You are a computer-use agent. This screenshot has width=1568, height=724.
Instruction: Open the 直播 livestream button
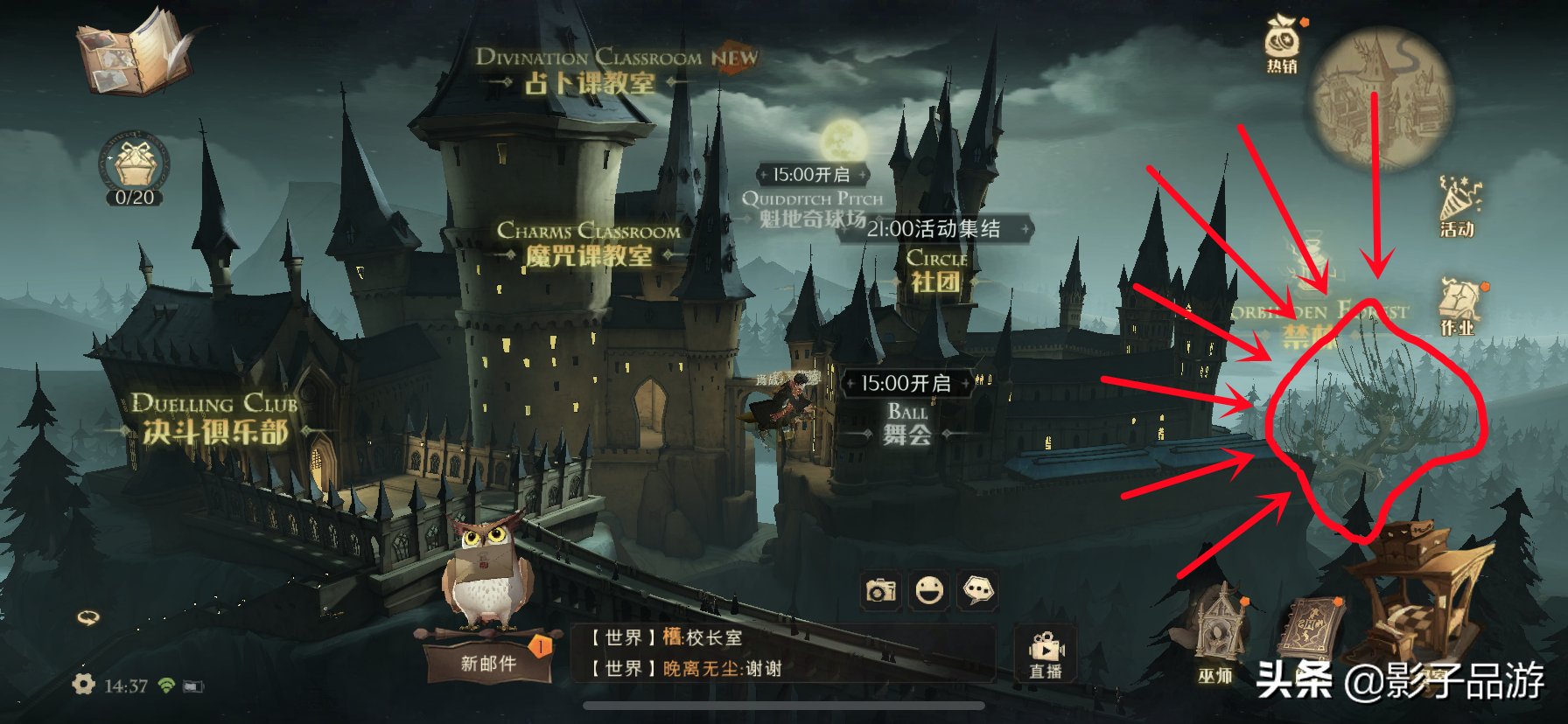pos(1046,656)
